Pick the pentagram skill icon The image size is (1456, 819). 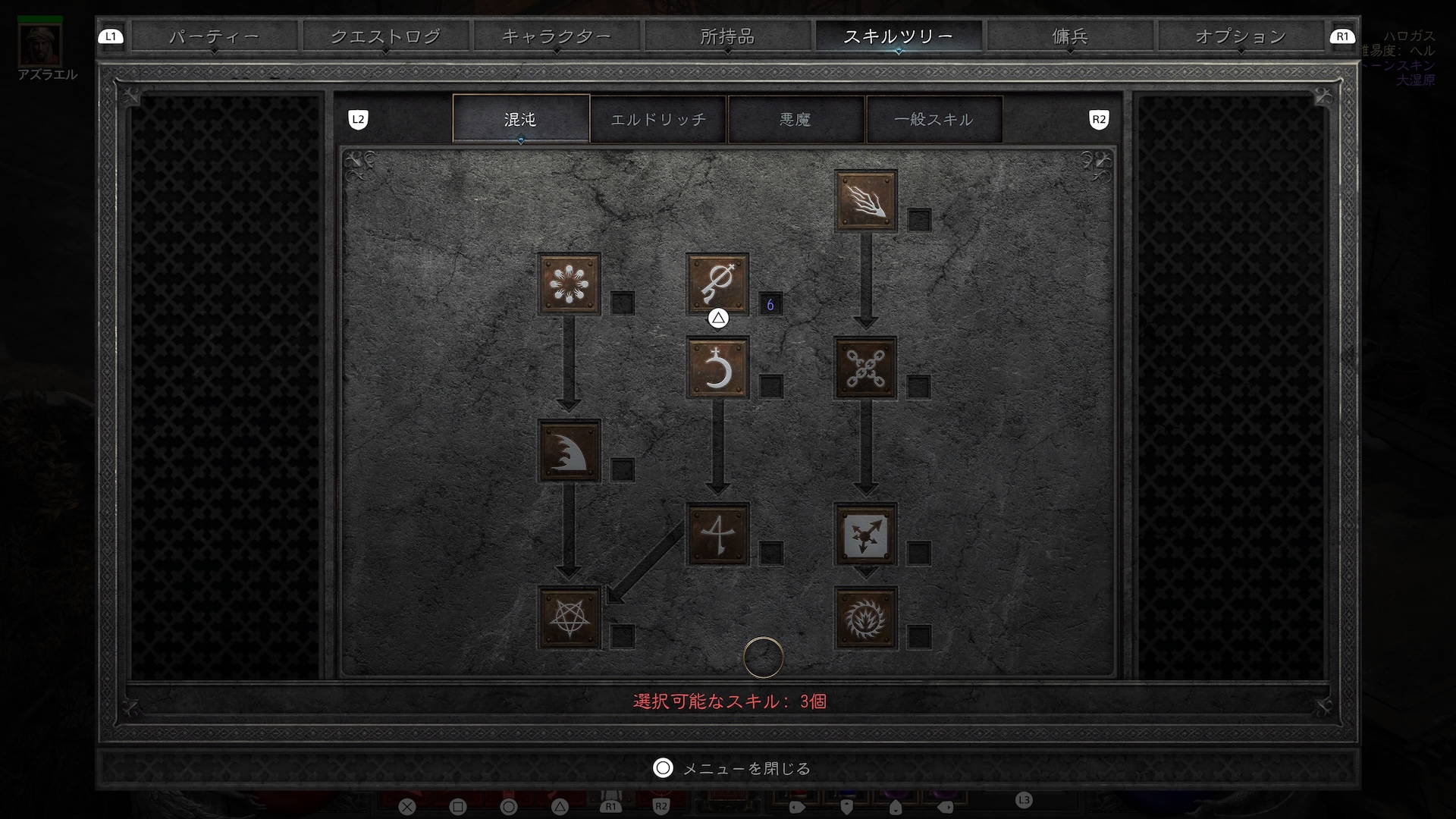569,618
